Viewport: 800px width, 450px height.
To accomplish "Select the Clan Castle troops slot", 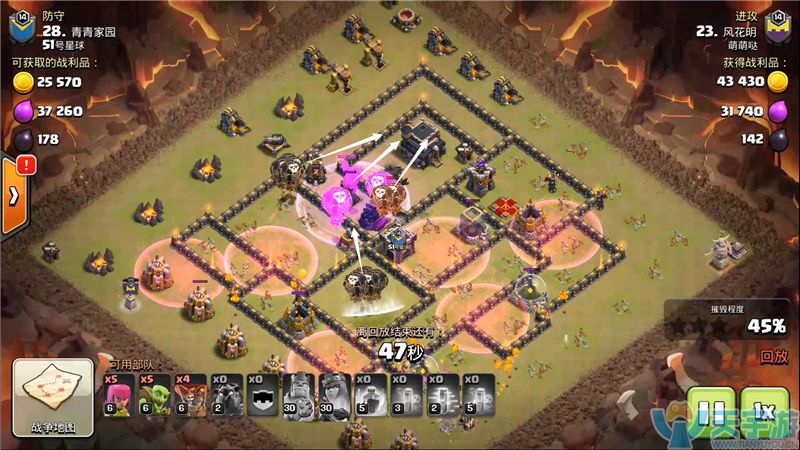I will click(264, 394).
